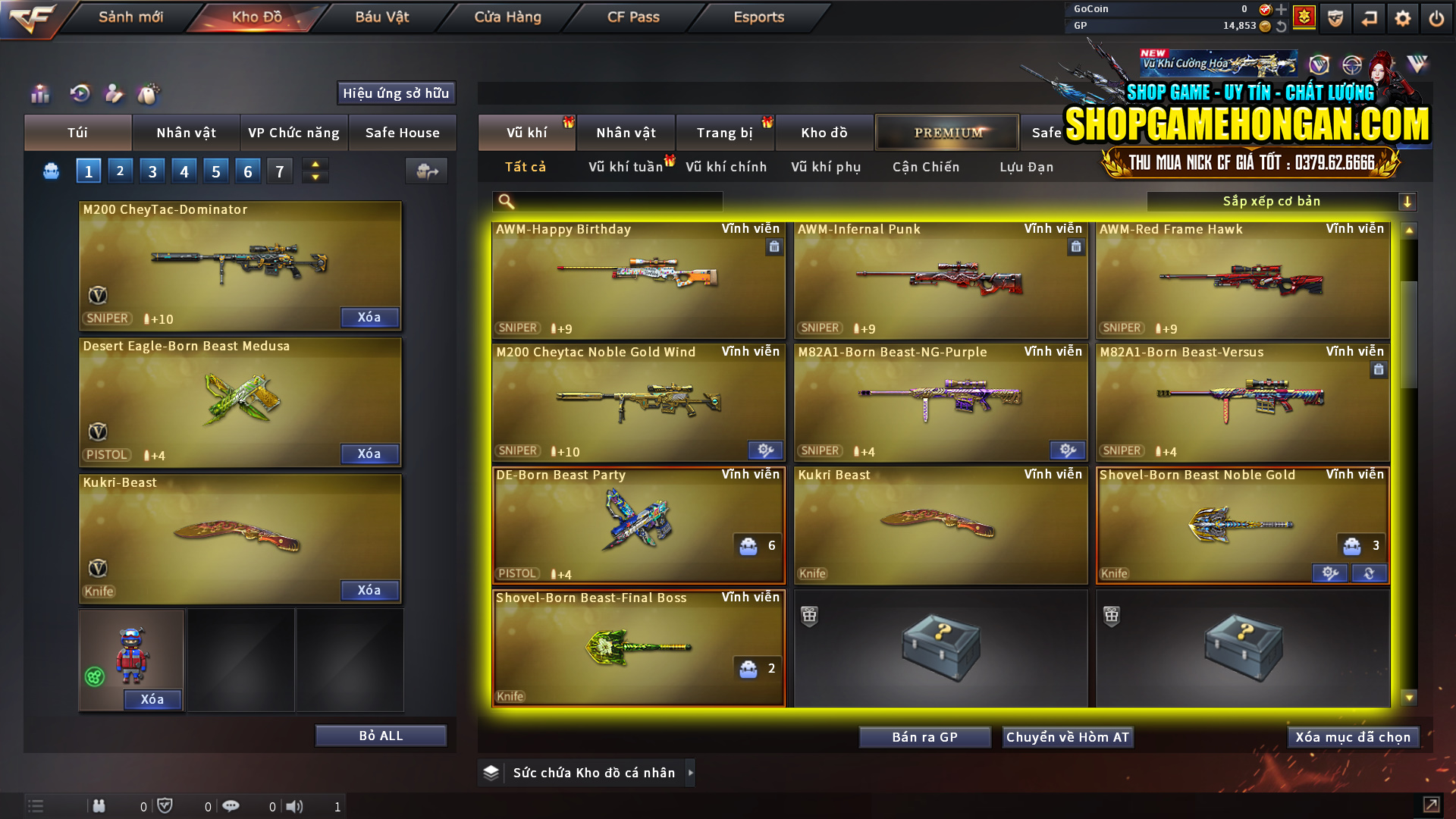
Task: Toggle bag slot 5 off
Action: (215, 171)
